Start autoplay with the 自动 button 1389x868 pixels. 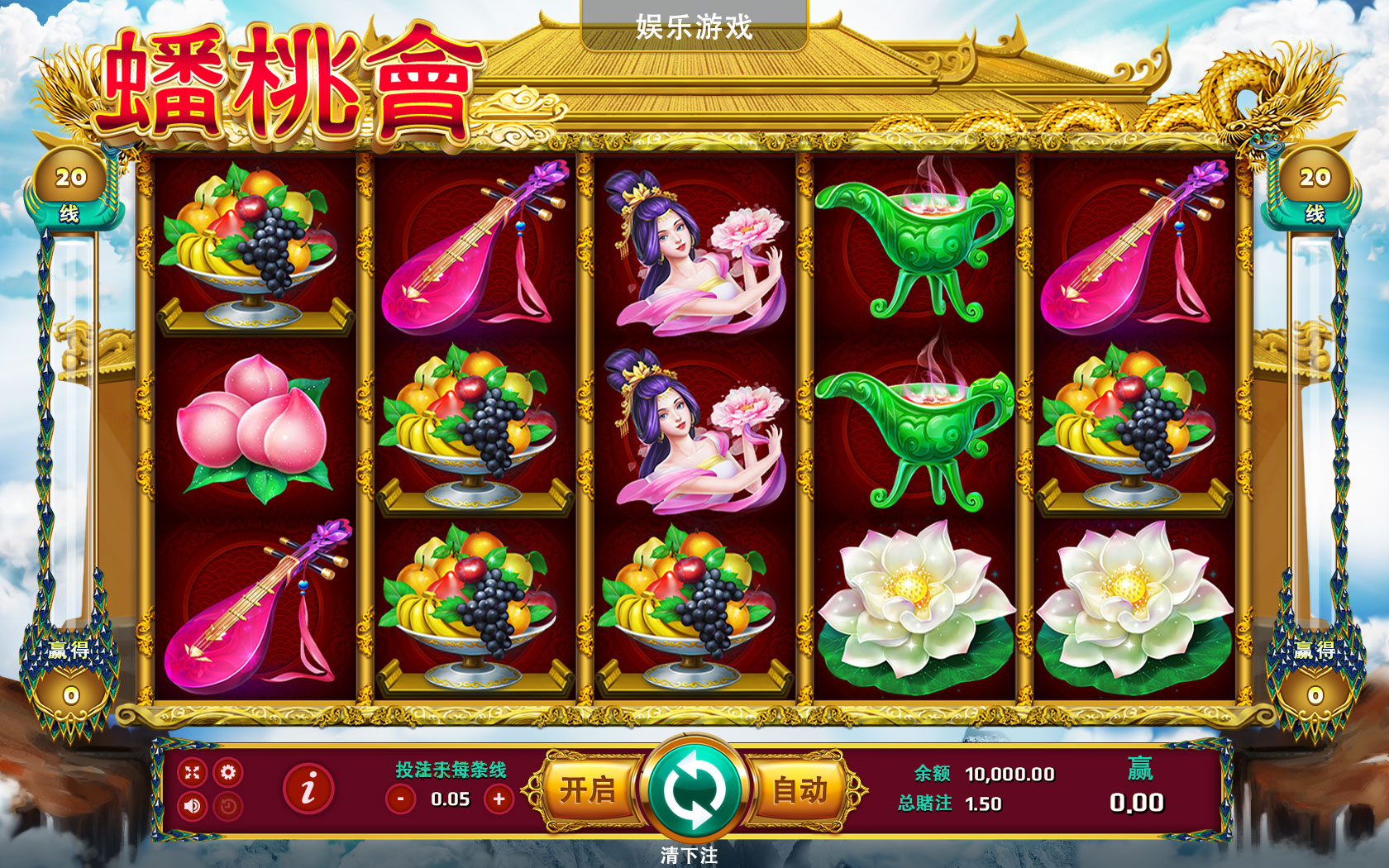tap(800, 790)
